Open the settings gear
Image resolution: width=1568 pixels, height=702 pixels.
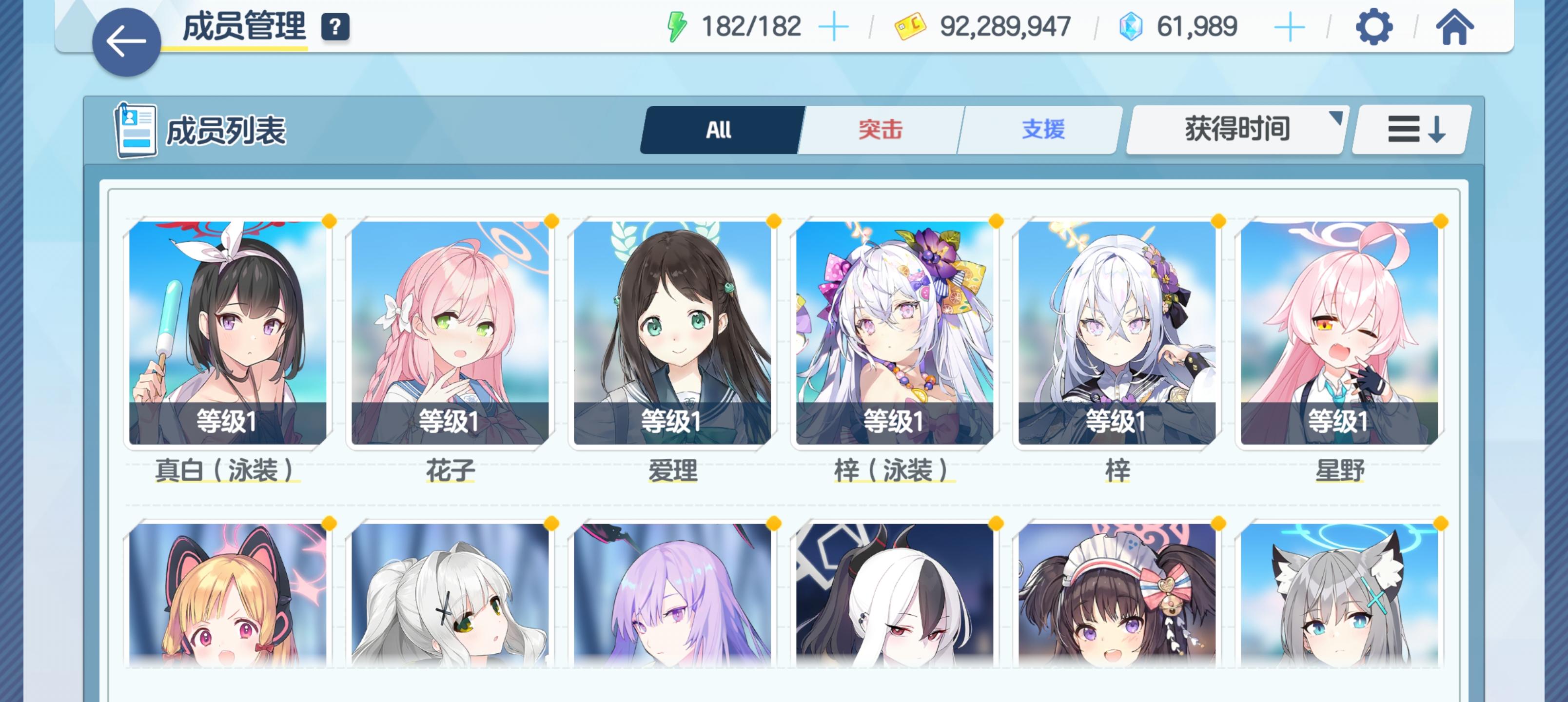[x=1374, y=26]
